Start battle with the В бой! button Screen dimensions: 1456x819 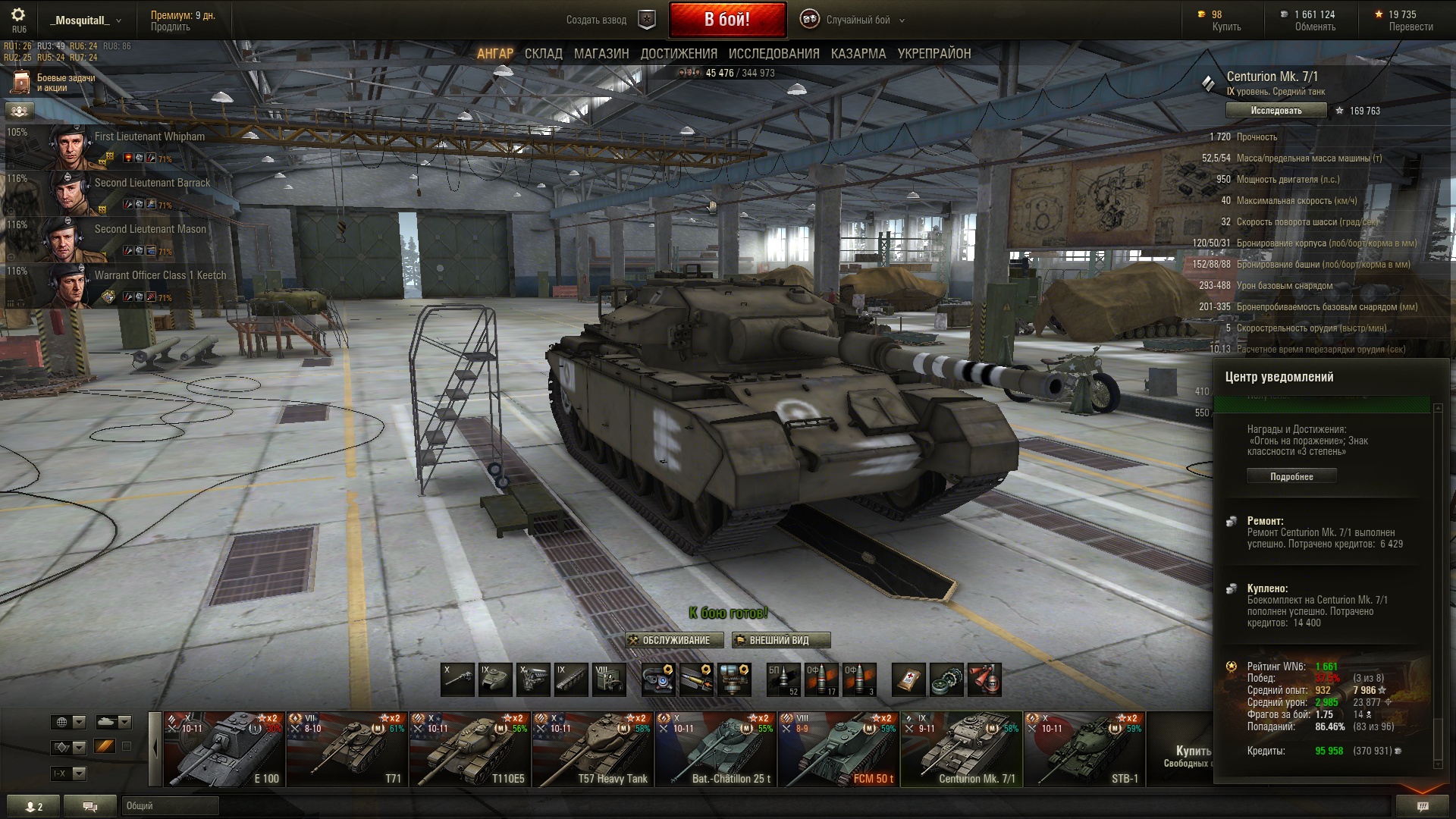[x=726, y=20]
